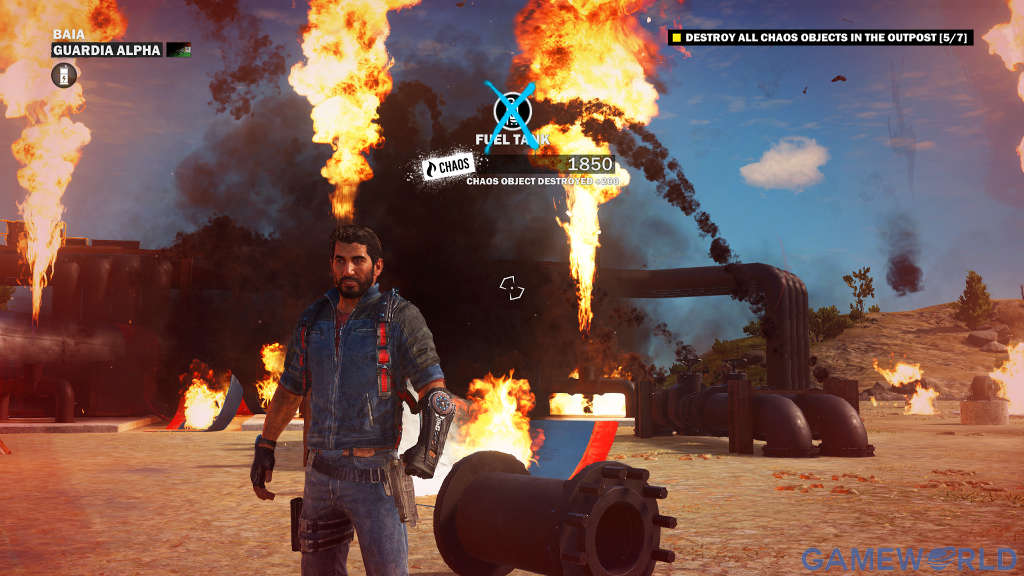The image size is (1024, 576).
Task: Click the Guardia Alpha outpost name label
Action: [108, 50]
